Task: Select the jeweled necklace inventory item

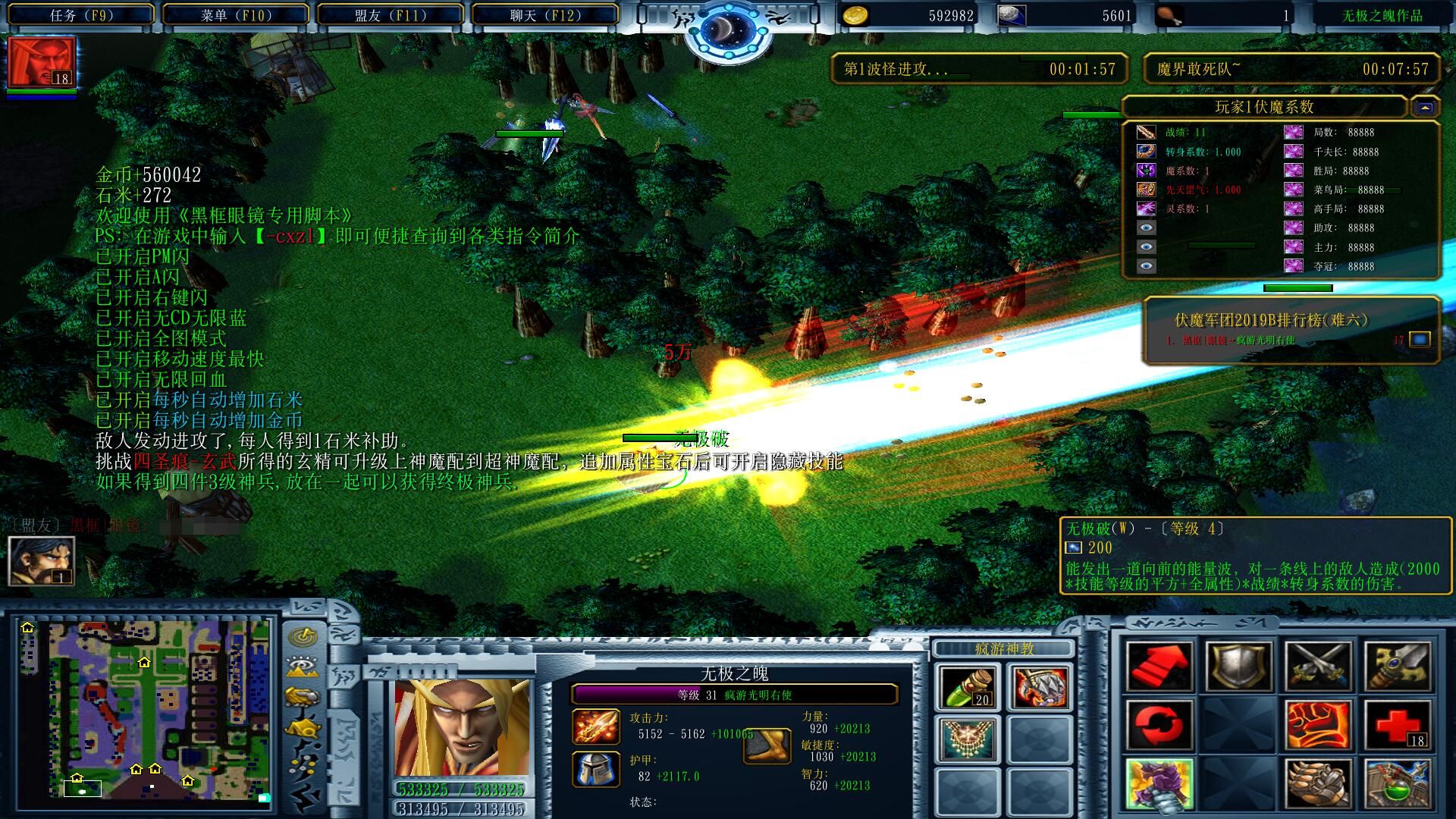Action: pyautogui.click(x=968, y=739)
